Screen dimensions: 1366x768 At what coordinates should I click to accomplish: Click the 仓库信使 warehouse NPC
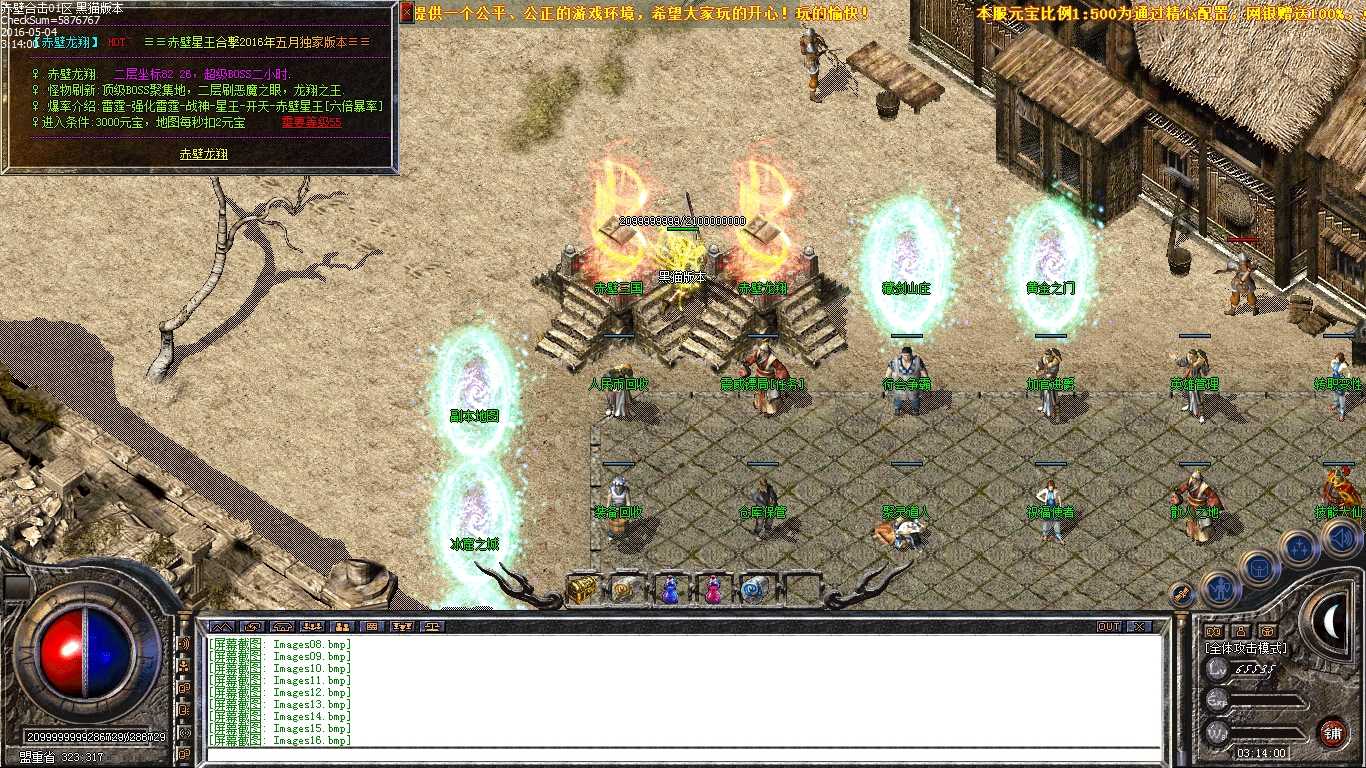(x=765, y=500)
